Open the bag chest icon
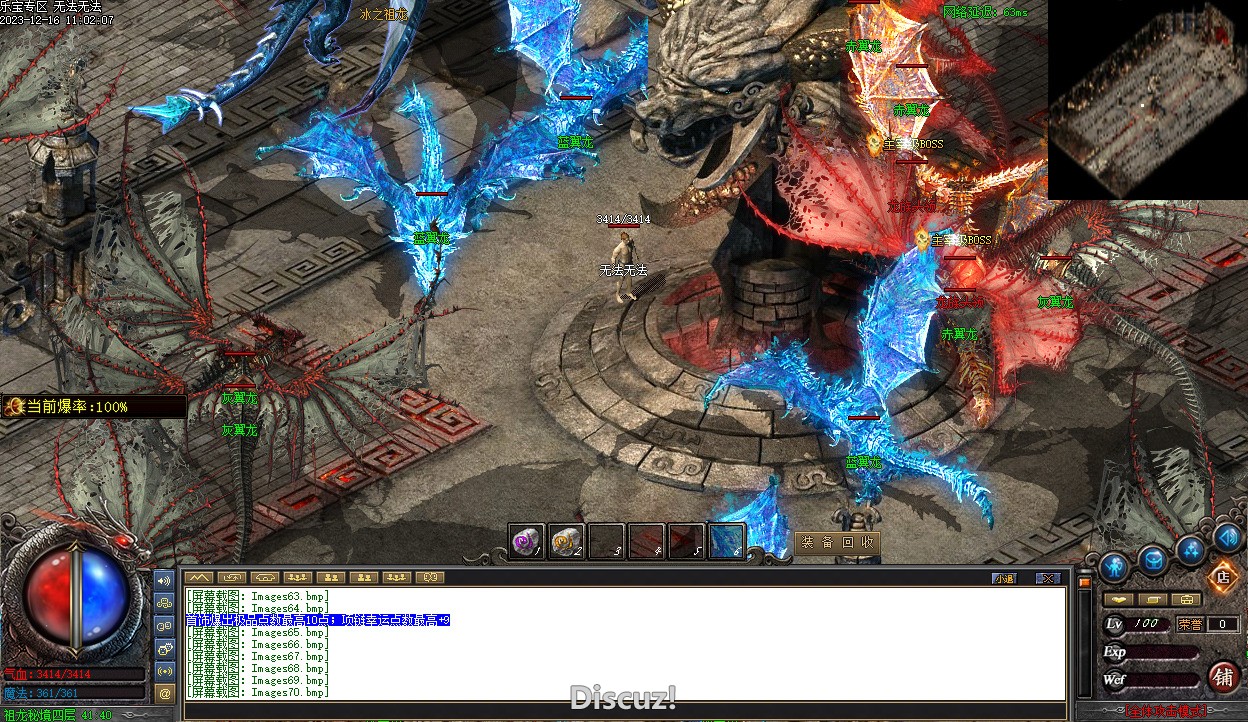1248x722 pixels. [1153, 560]
